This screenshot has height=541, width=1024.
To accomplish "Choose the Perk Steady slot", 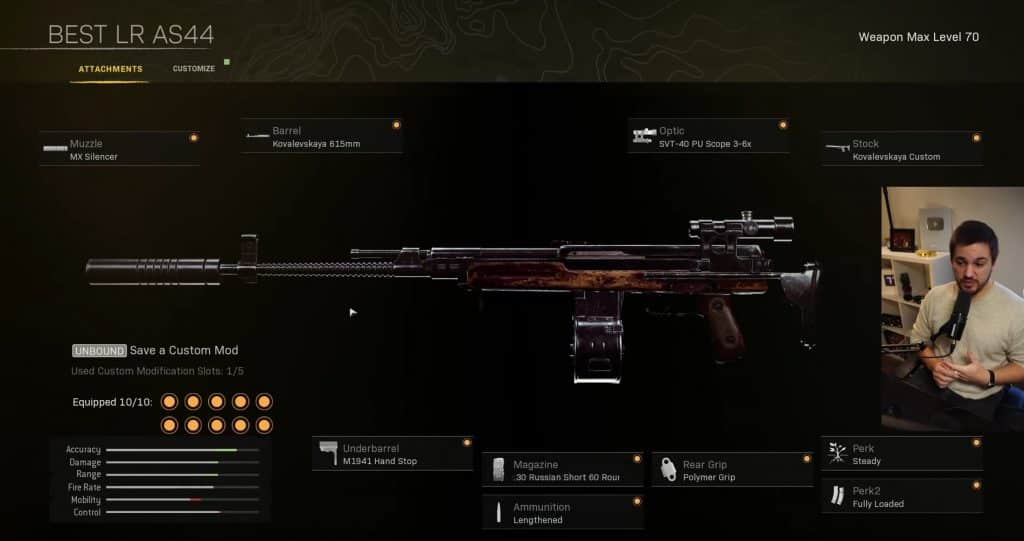I will tap(901, 454).
